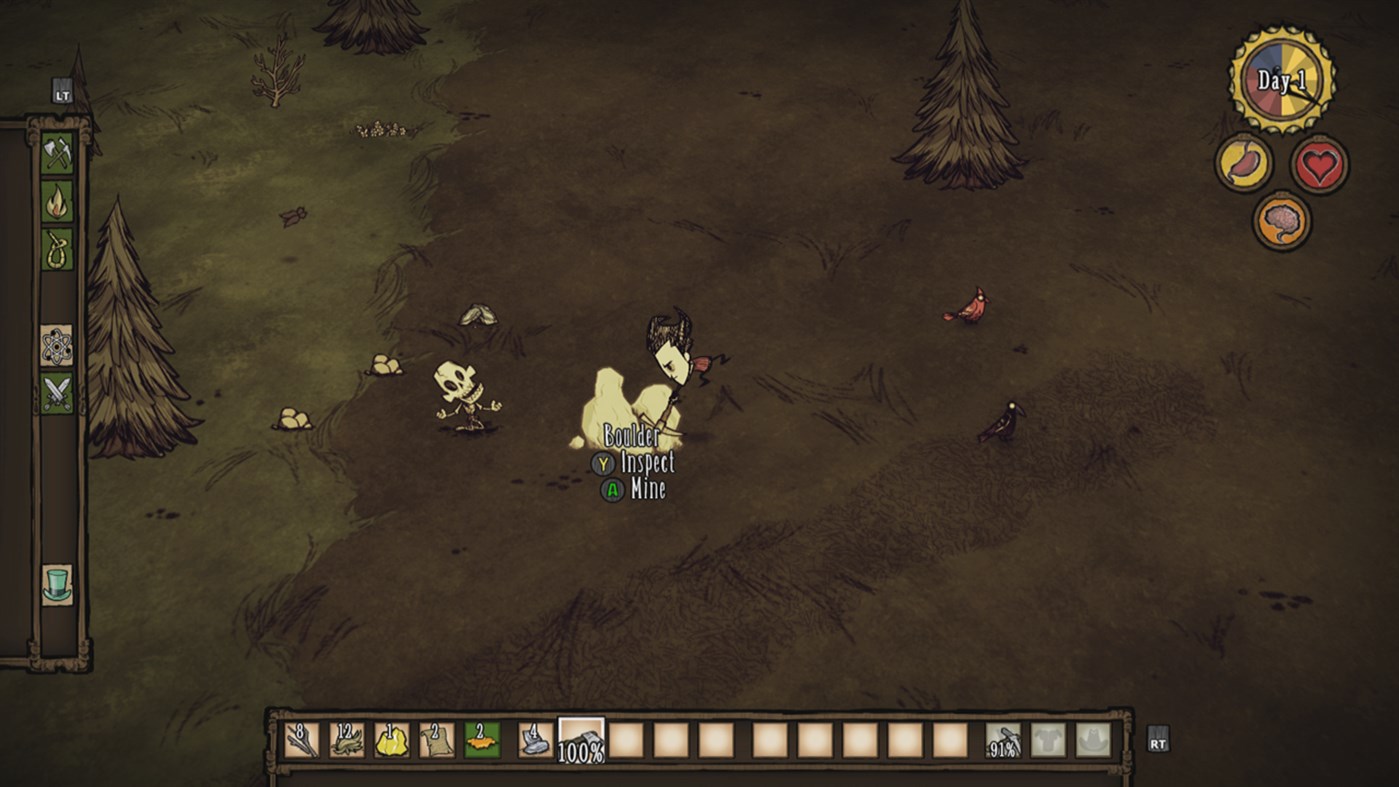Select the gold nugget slot
1399x787 pixels.
[x=392, y=740]
